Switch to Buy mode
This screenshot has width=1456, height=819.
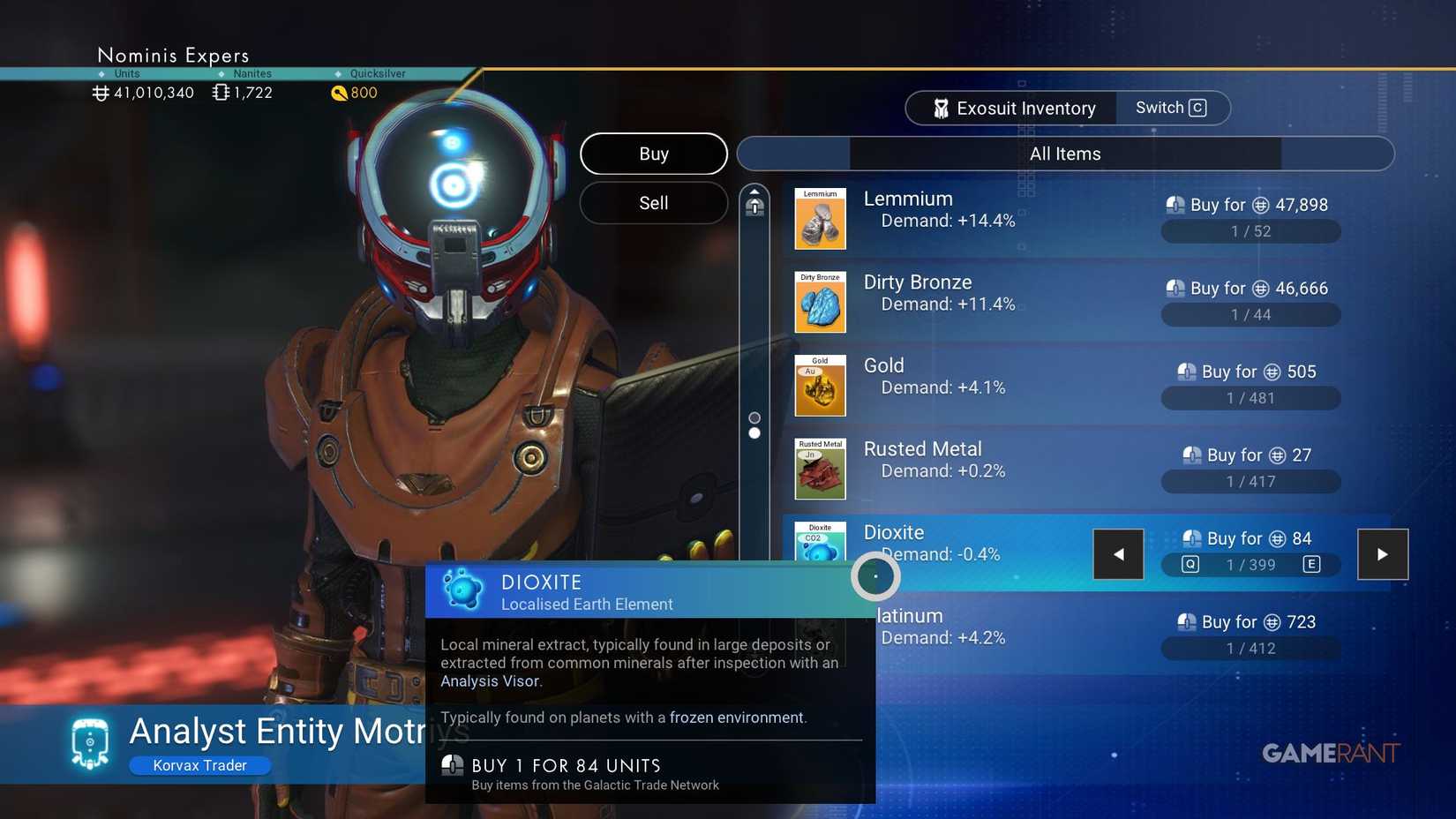coord(653,154)
